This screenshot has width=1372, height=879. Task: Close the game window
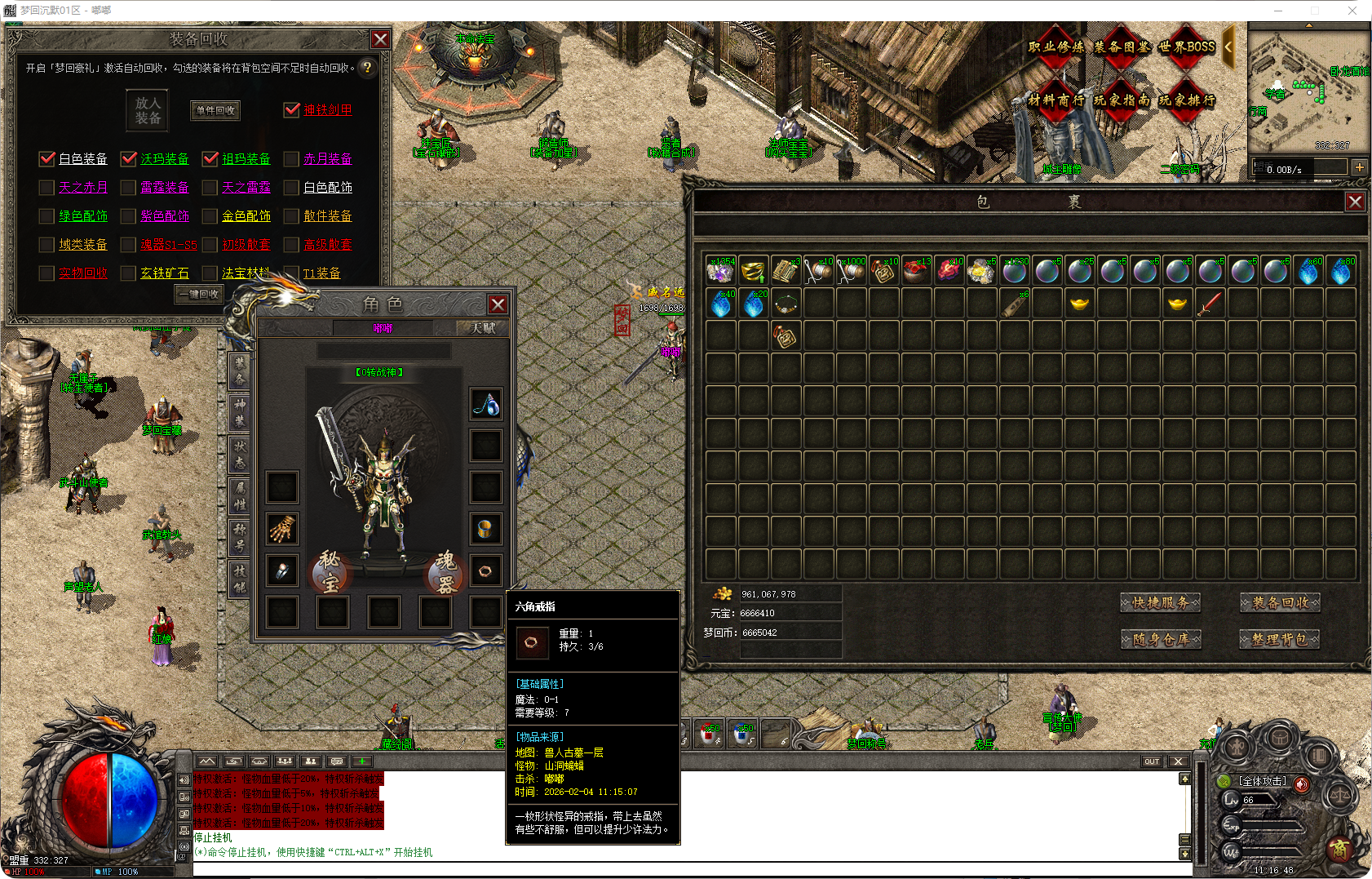pos(1352,10)
